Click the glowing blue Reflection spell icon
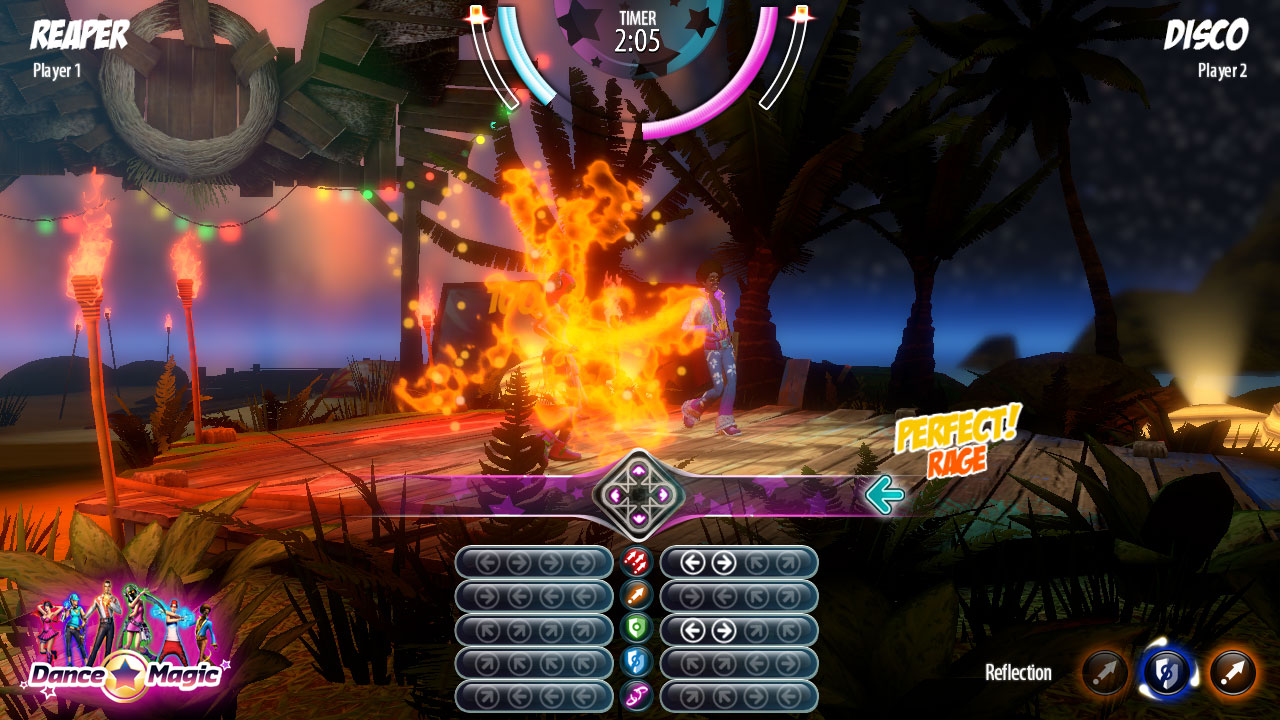This screenshot has height=720, width=1280. (x=1167, y=673)
